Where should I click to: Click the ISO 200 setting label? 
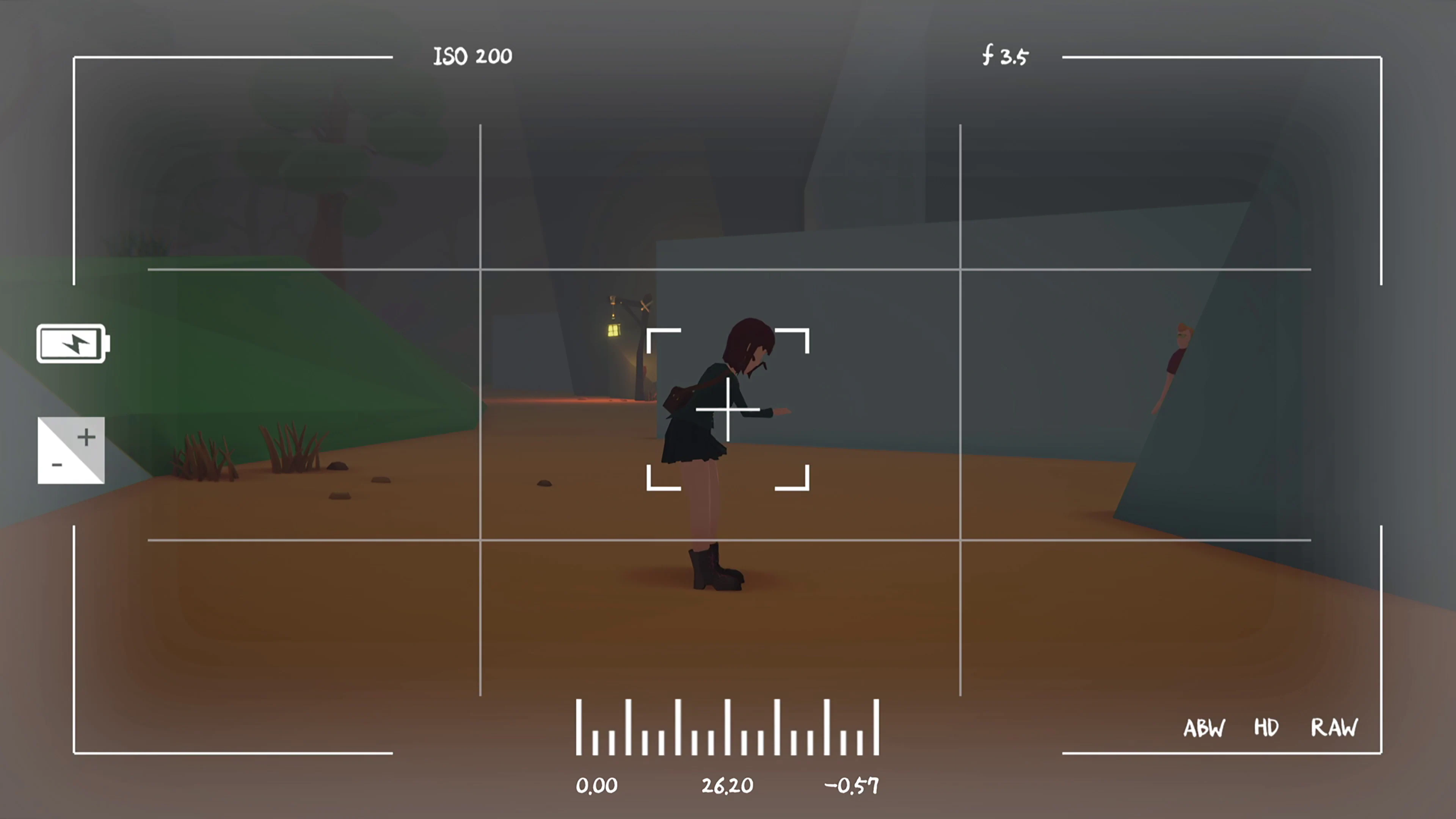pyautogui.click(x=472, y=56)
